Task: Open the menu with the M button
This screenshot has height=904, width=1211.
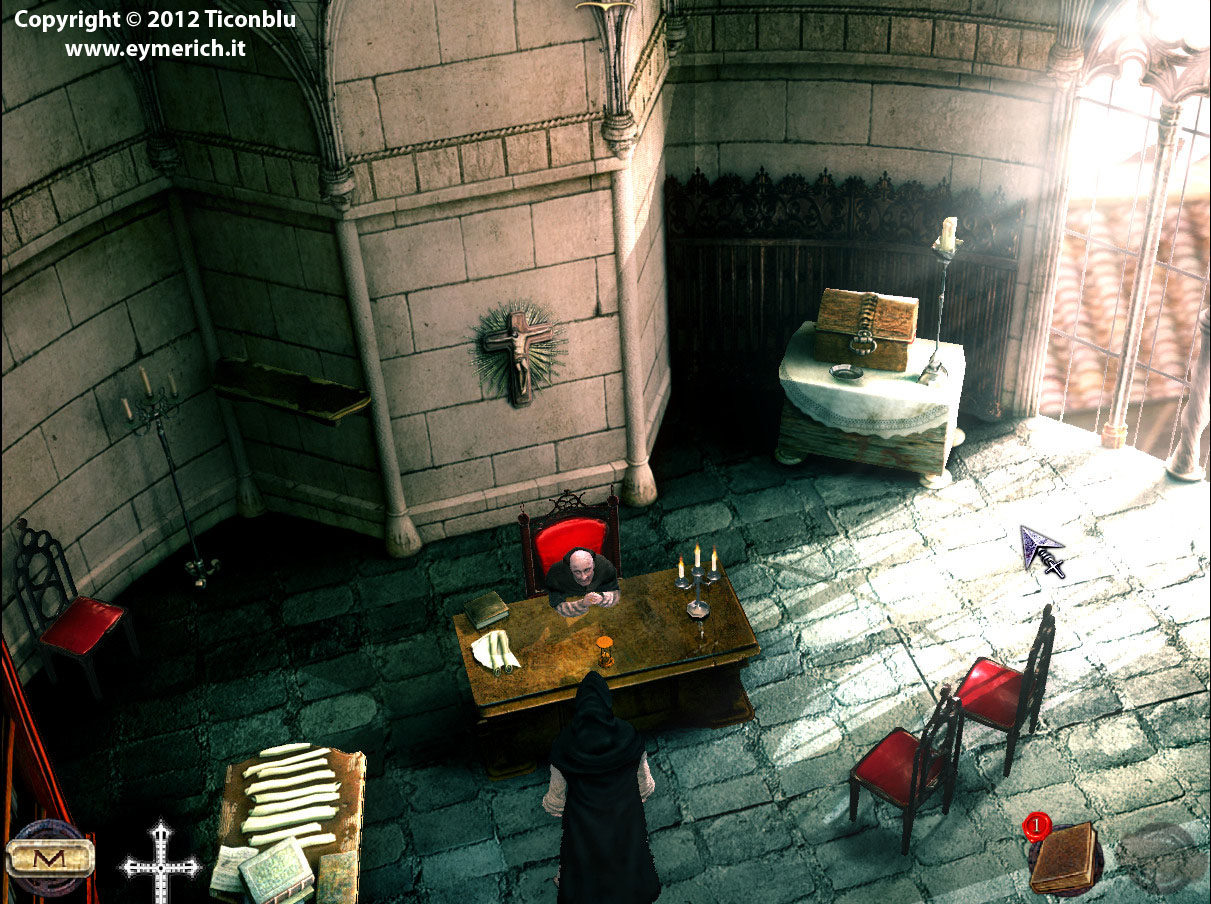Action: (x=49, y=858)
